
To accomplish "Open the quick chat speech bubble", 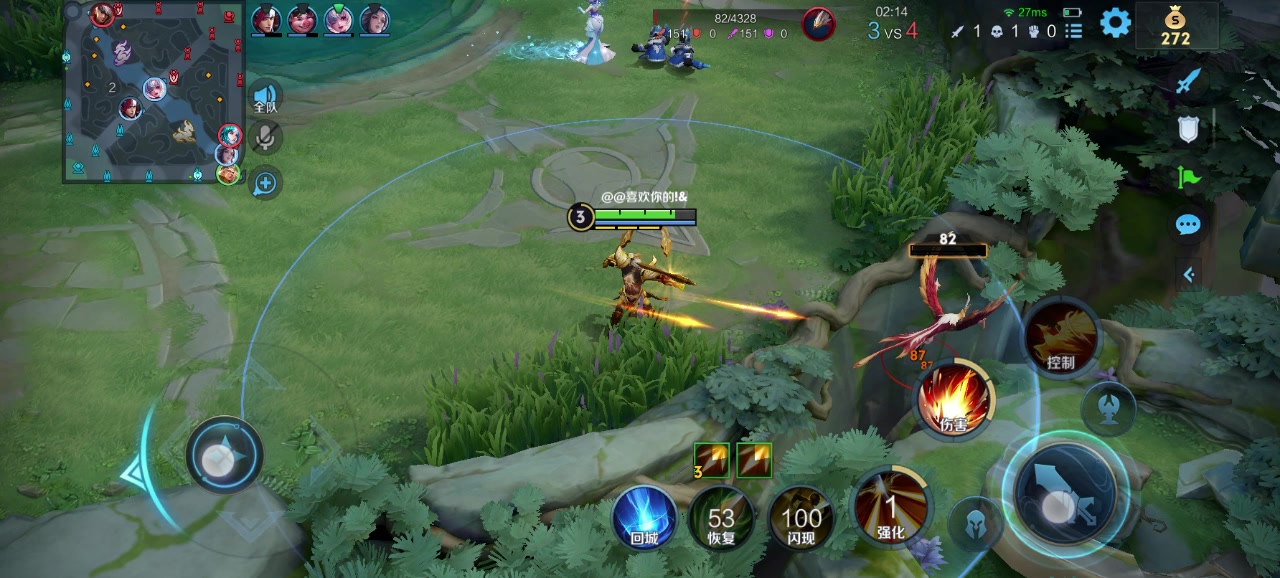I will click(1188, 224).
